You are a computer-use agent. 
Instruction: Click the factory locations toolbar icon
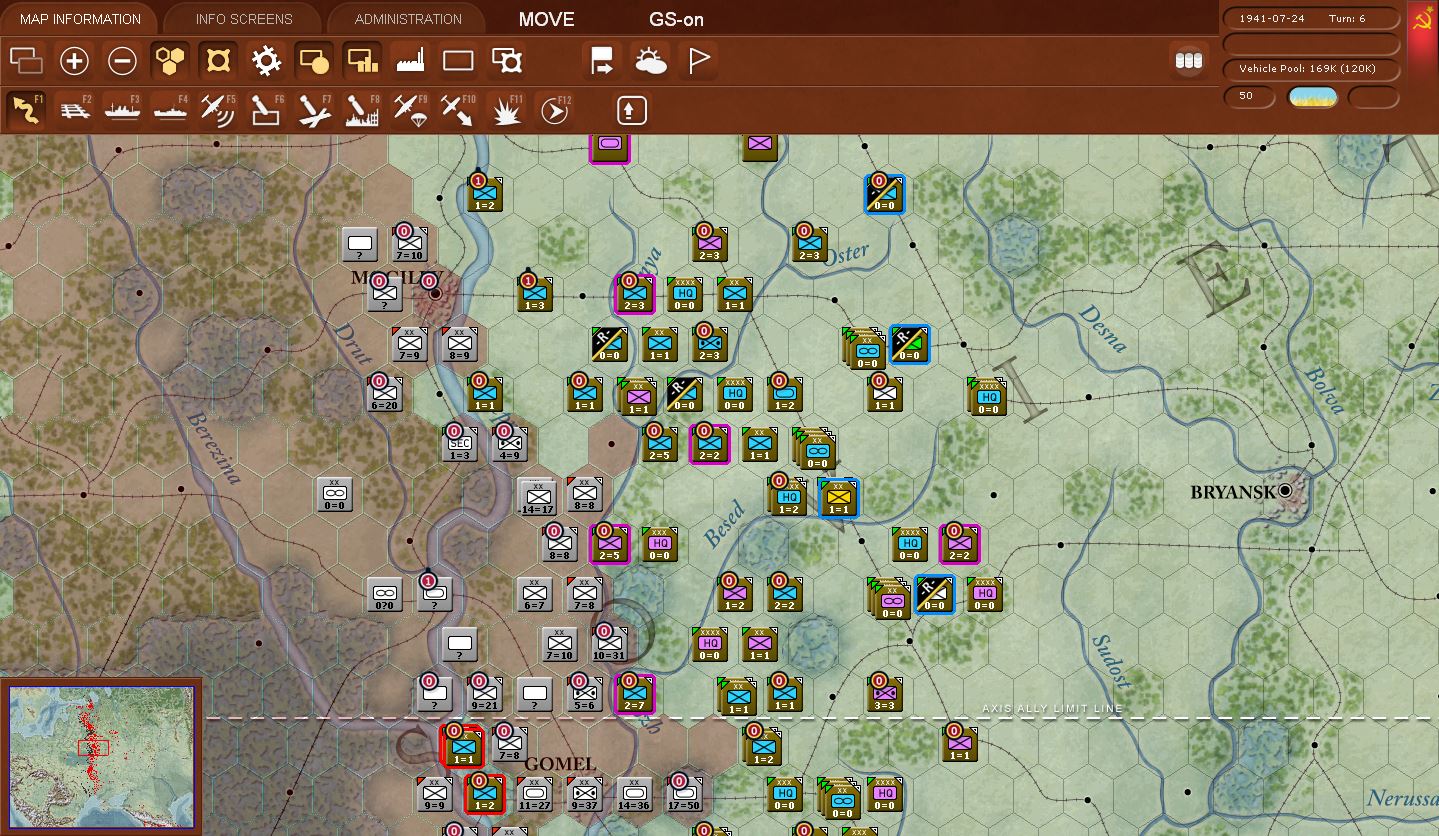pyautogui.click(x=411, y=61)
